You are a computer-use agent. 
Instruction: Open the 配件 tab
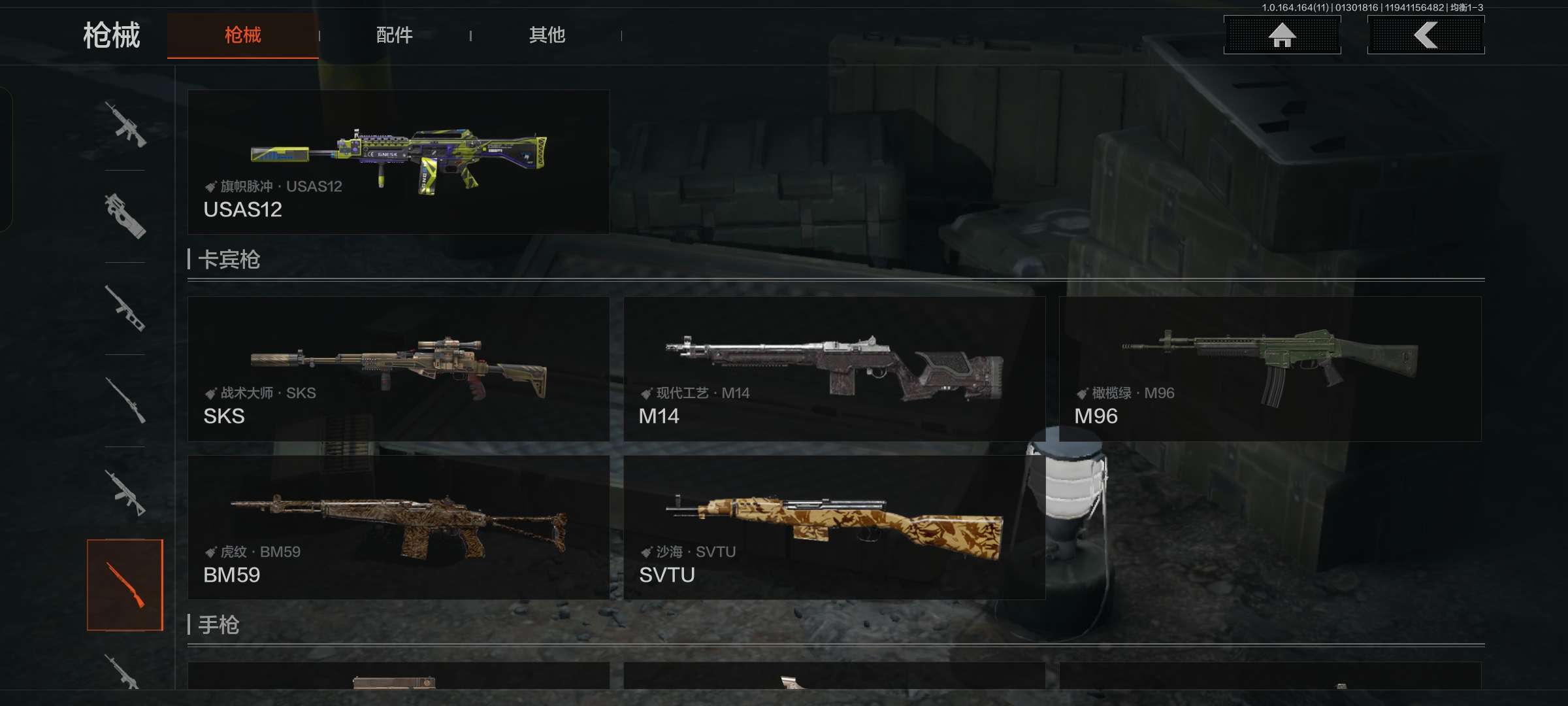coord(394,35)
